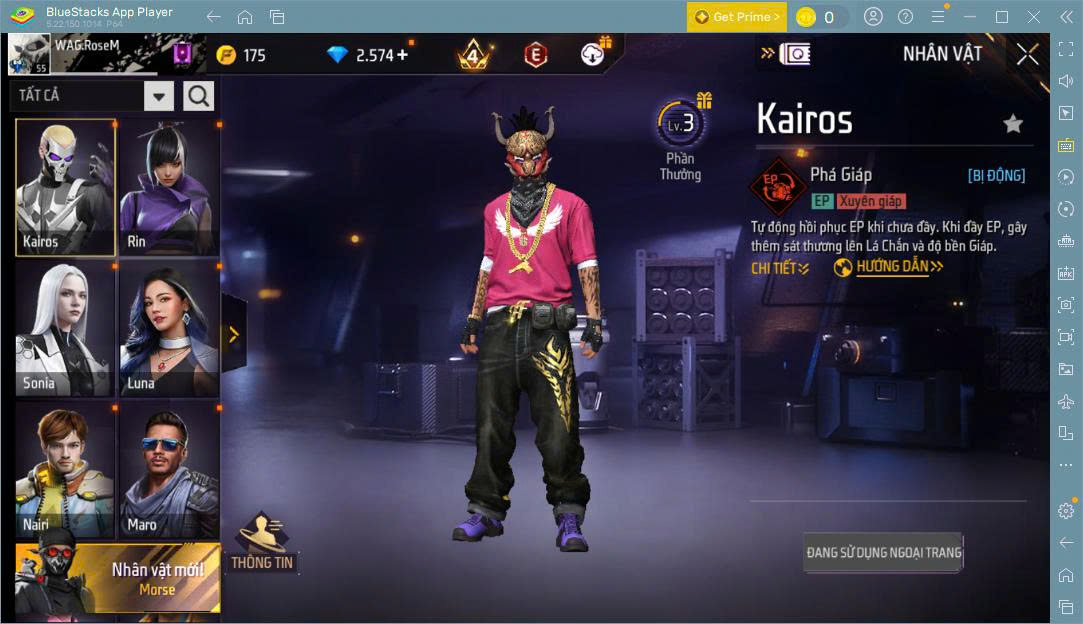
Task: Favorite Kairos with the star icon
Action: tap(1013, 124)
